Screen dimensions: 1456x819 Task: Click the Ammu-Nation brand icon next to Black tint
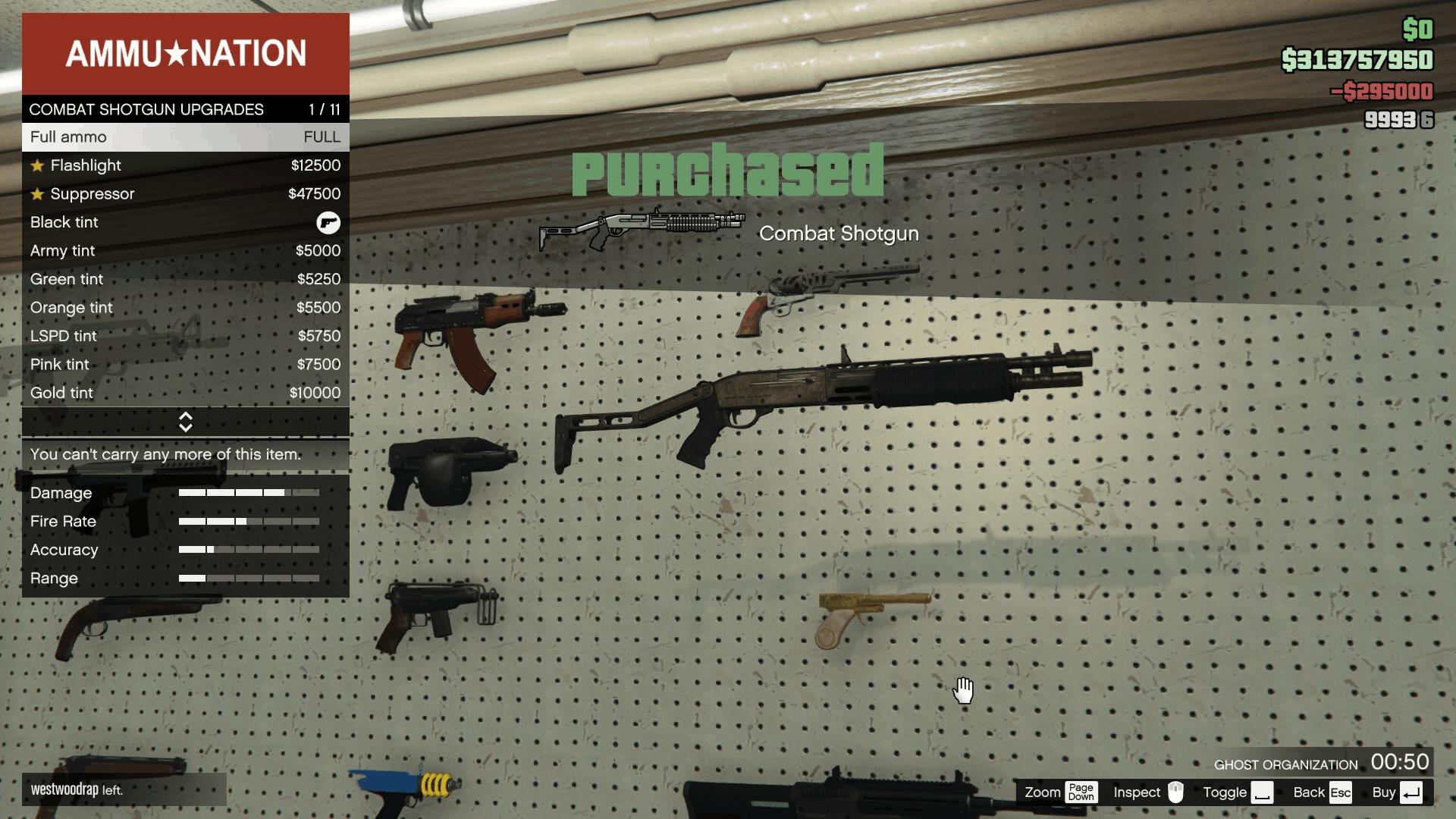[x=328, y=222]
